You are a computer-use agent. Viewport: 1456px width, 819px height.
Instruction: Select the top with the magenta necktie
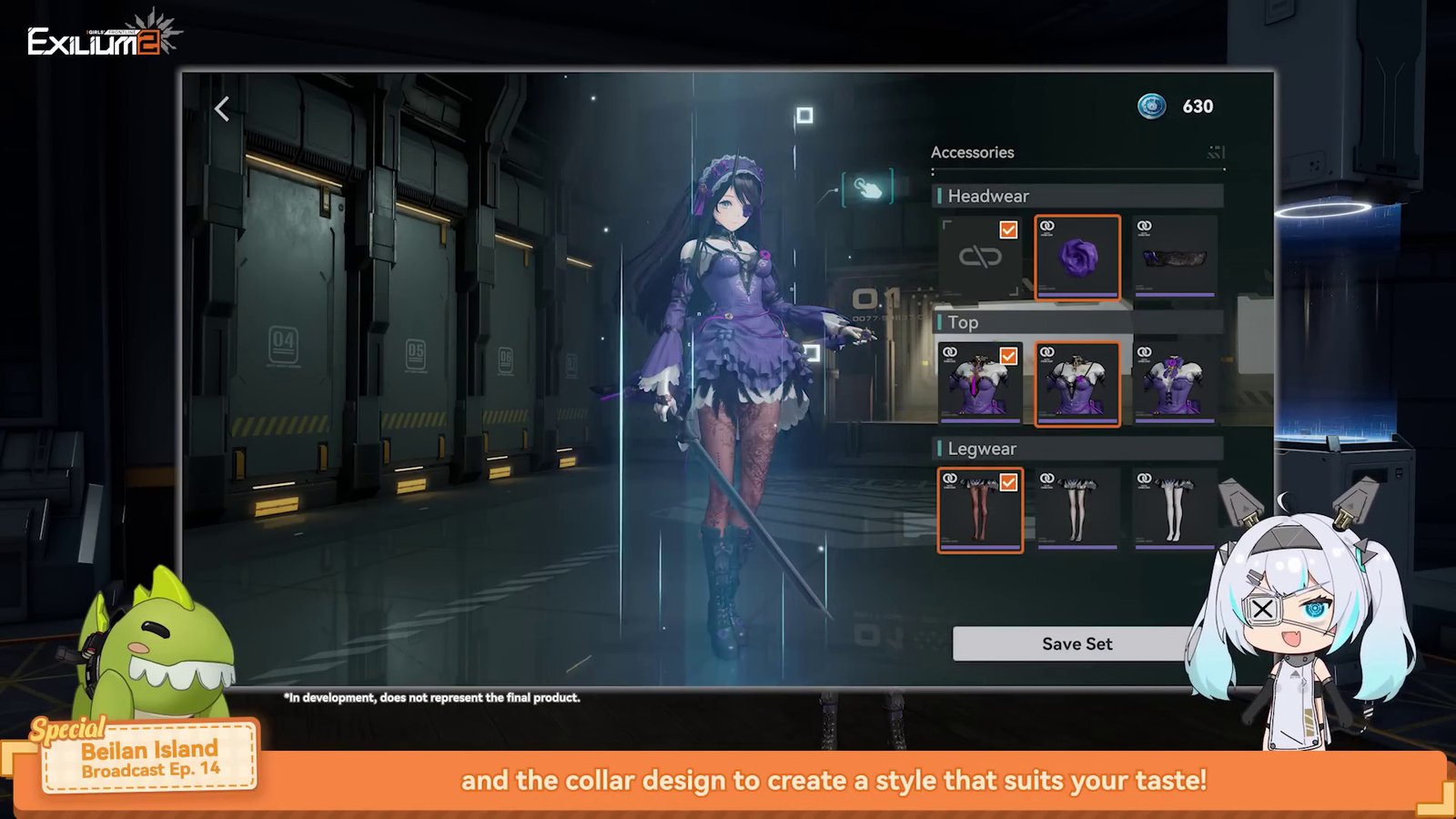pyautogui.click(x=980, y=384)
